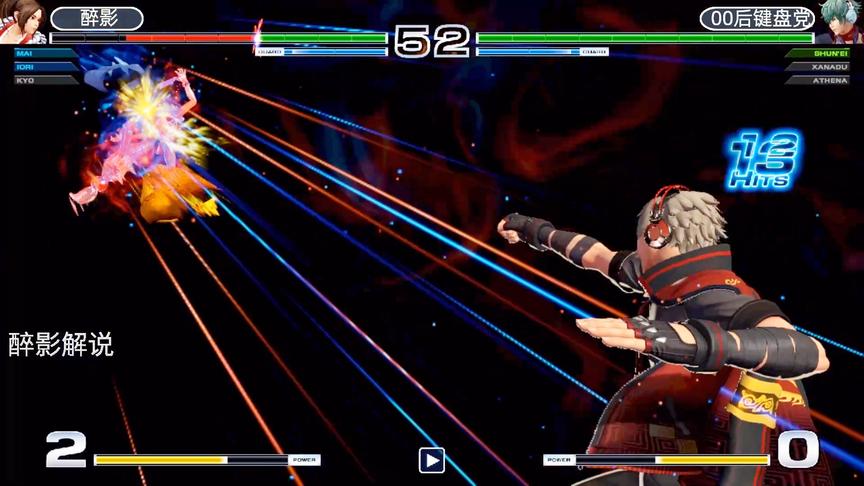
Task: Select Shun'ei's character portrait icon
Action: coord(840,20)
